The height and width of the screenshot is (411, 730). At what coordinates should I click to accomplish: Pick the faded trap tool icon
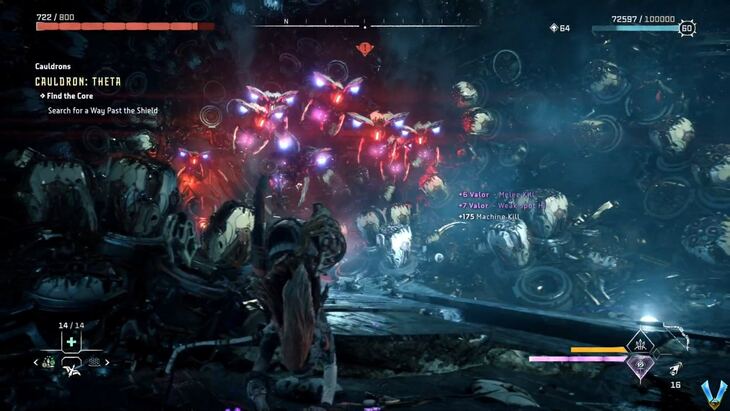(x=94, y=362)
